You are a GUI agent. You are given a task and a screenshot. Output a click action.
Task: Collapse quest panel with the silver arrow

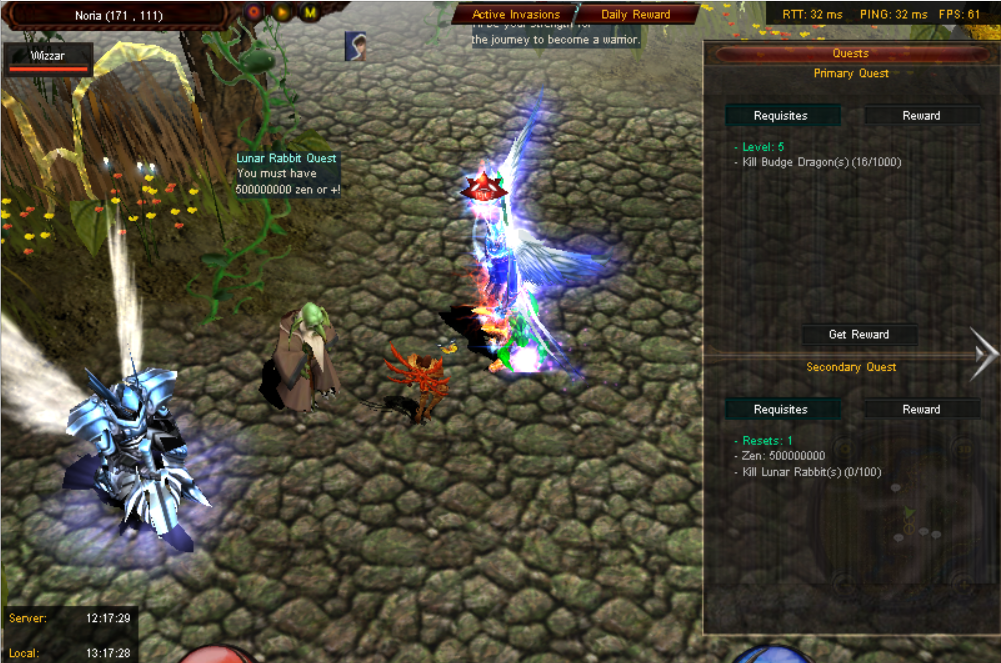tap(984, 353)
